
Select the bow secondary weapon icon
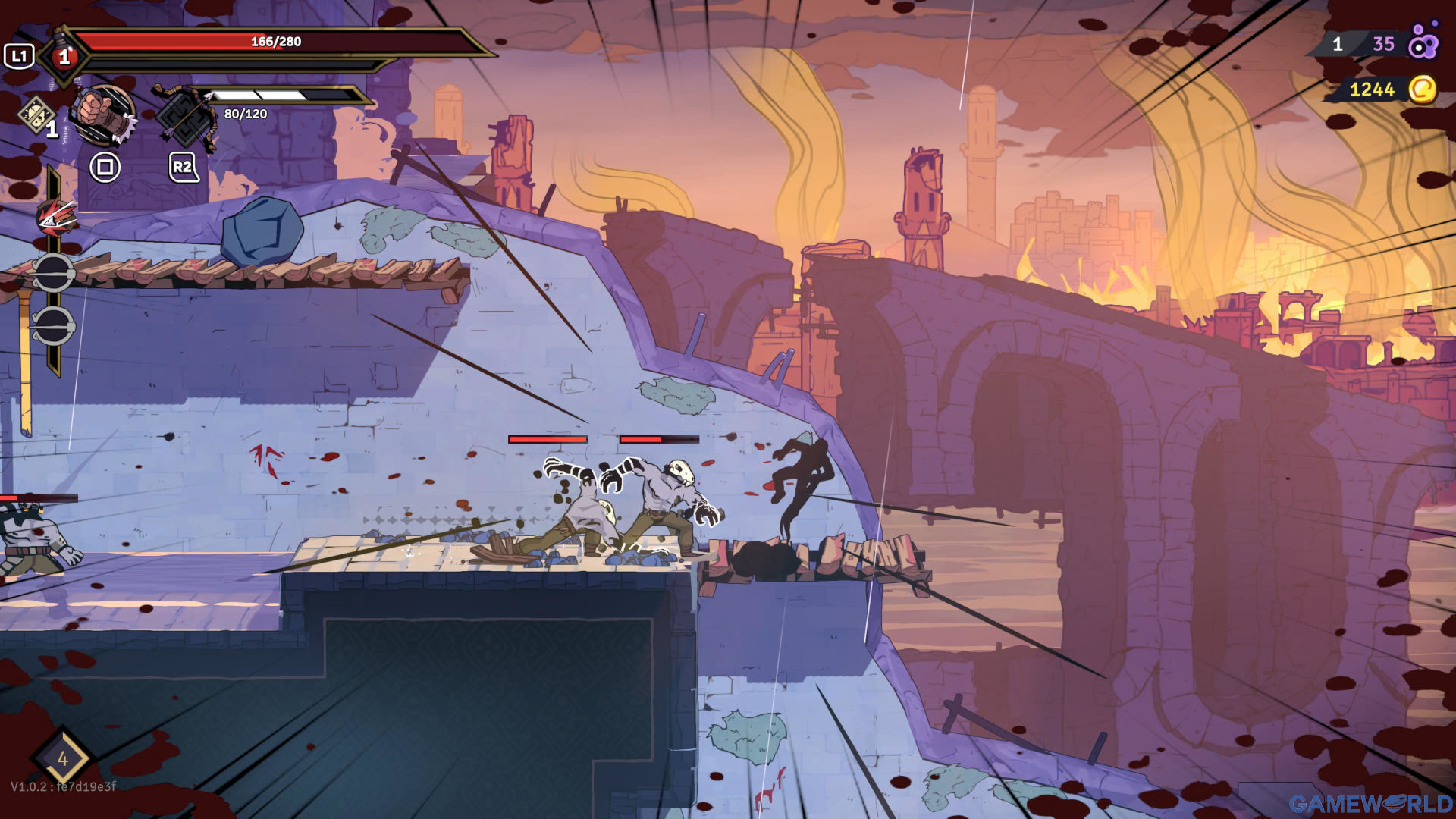184,118
